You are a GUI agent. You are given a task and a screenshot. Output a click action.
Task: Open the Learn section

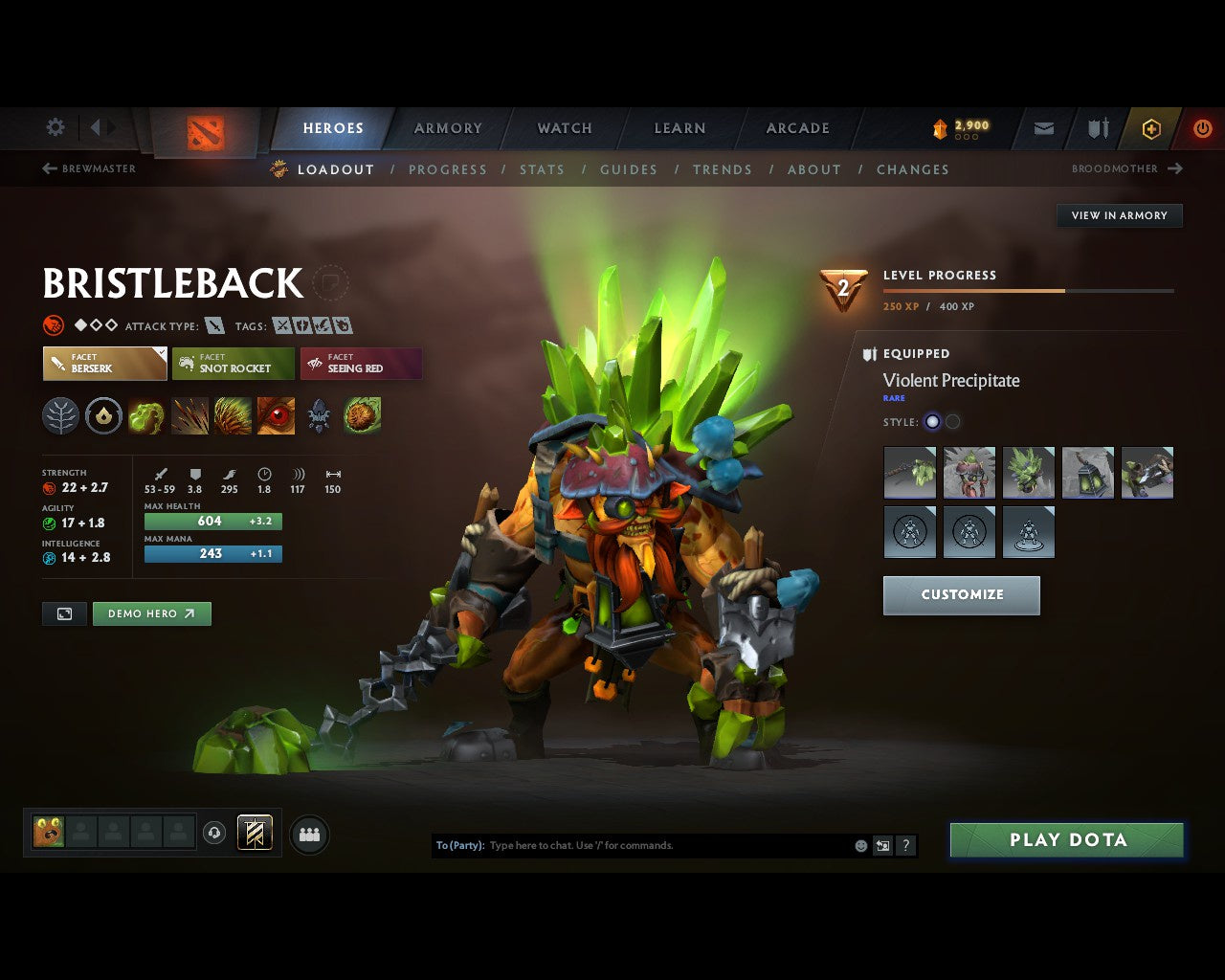click(x=679, y=128)
